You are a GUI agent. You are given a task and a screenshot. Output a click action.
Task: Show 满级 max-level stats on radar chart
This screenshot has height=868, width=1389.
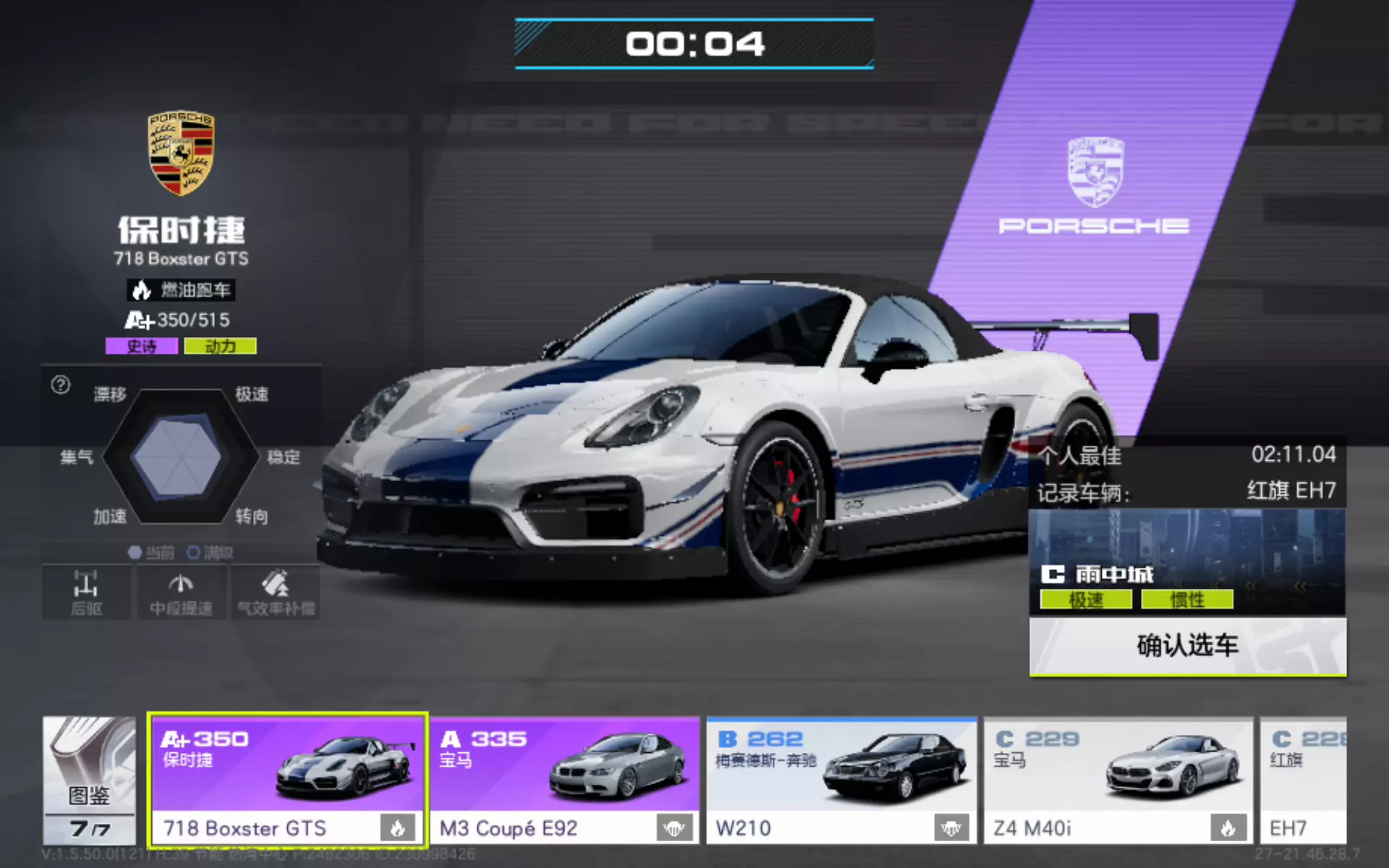211,553
